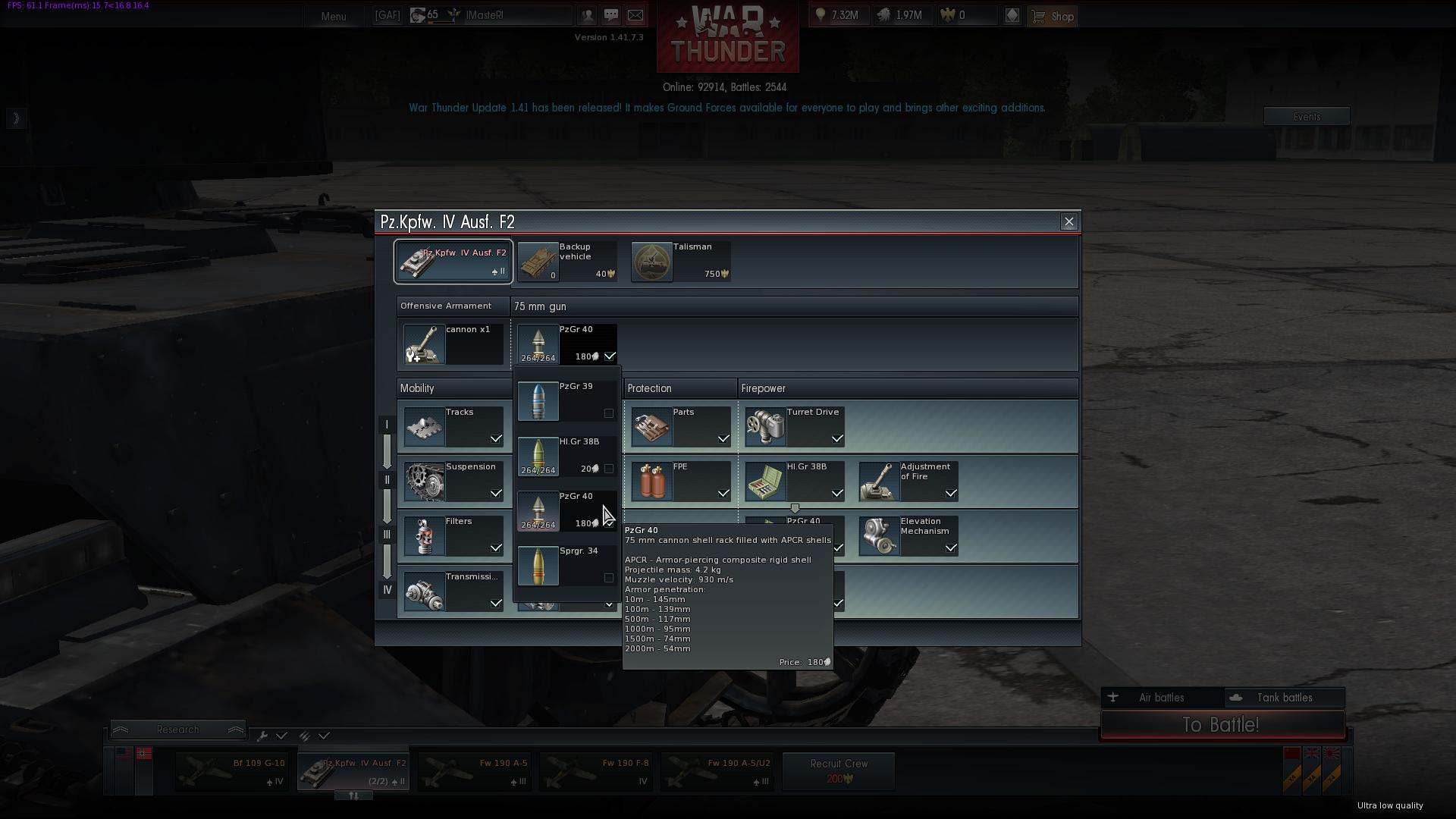Viewport: 1456px width, 819px height.
Task: Open the Shop
Action: pyautogui.click(x=1053, y=16)
